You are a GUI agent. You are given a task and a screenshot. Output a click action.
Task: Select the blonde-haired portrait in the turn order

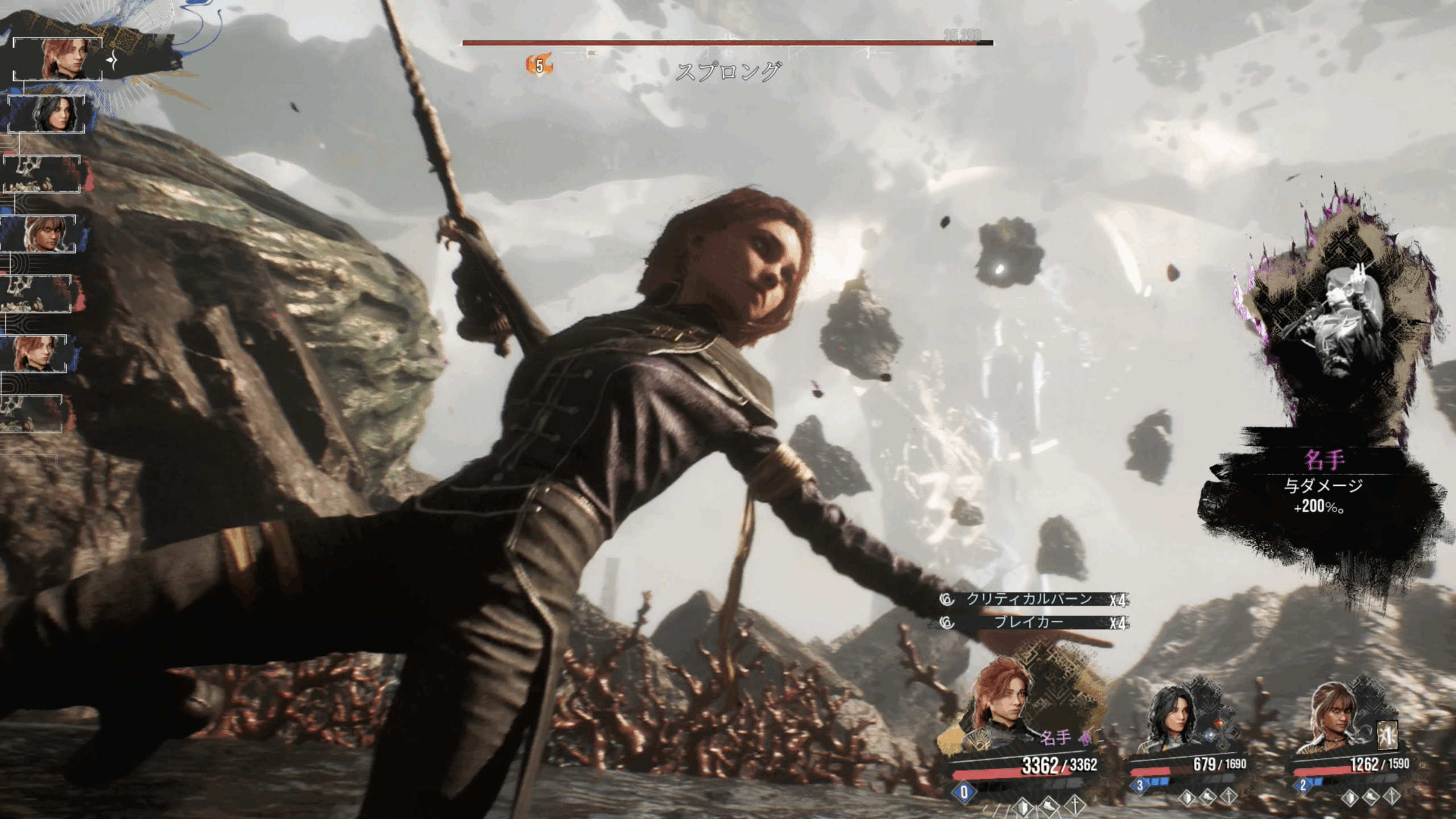39,234
